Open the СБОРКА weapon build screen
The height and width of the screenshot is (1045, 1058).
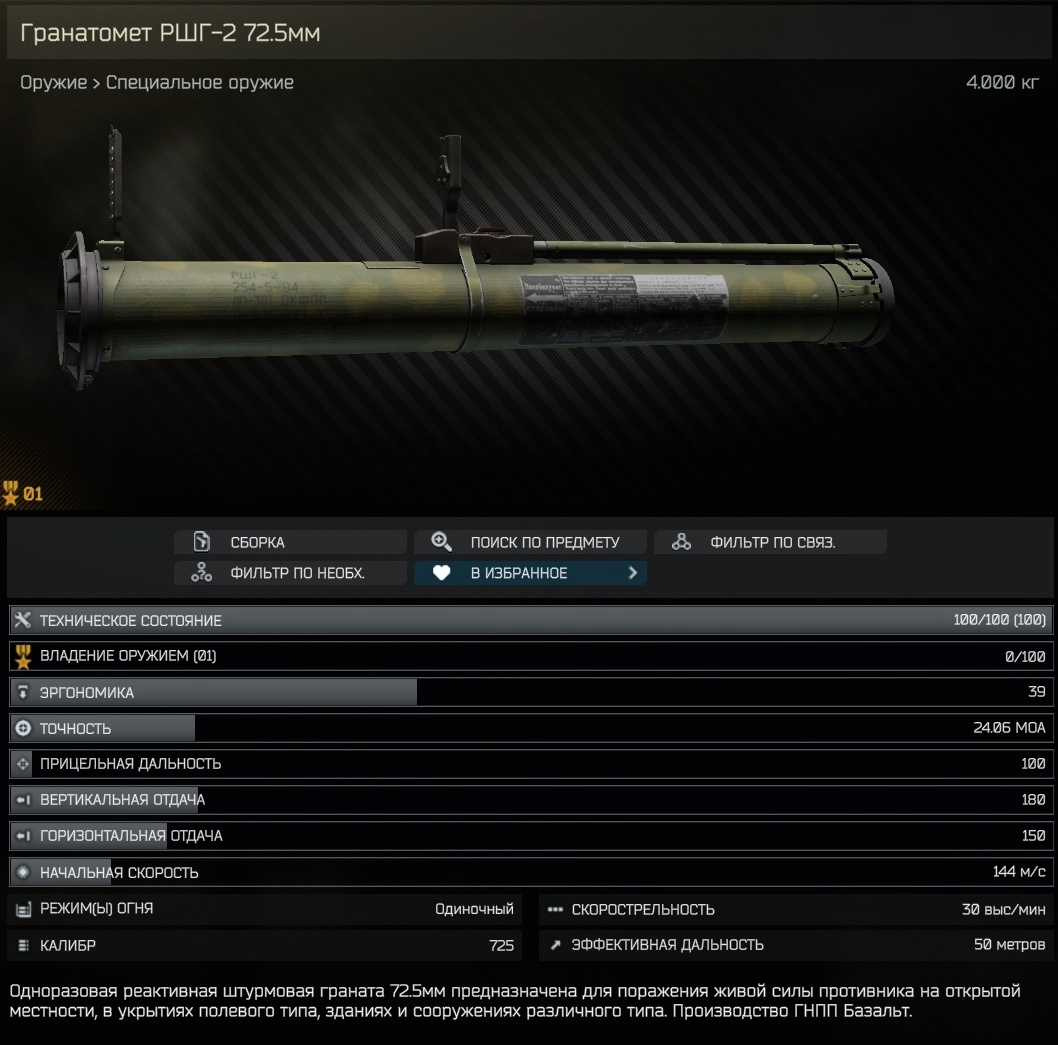tap(290, 542)
